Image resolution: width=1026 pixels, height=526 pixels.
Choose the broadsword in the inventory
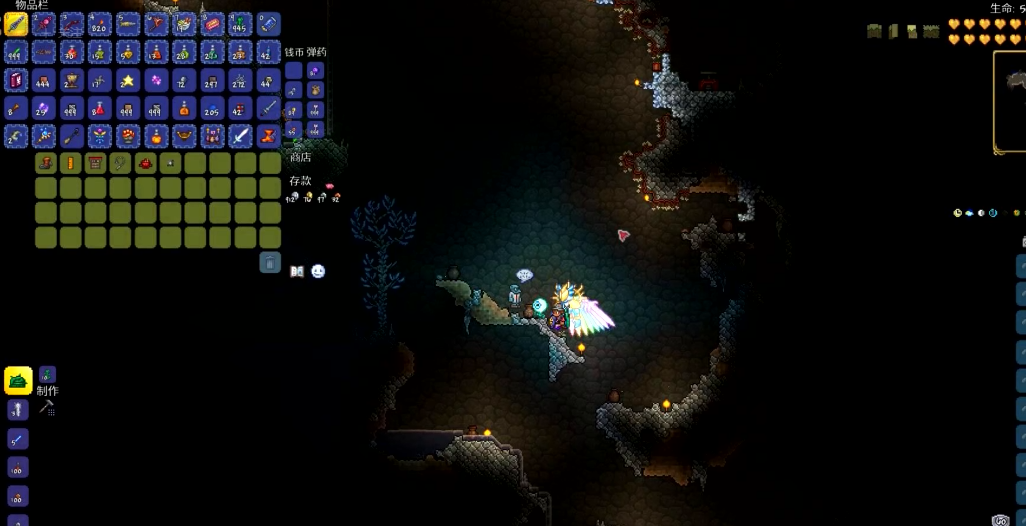(x=240, y=136)
